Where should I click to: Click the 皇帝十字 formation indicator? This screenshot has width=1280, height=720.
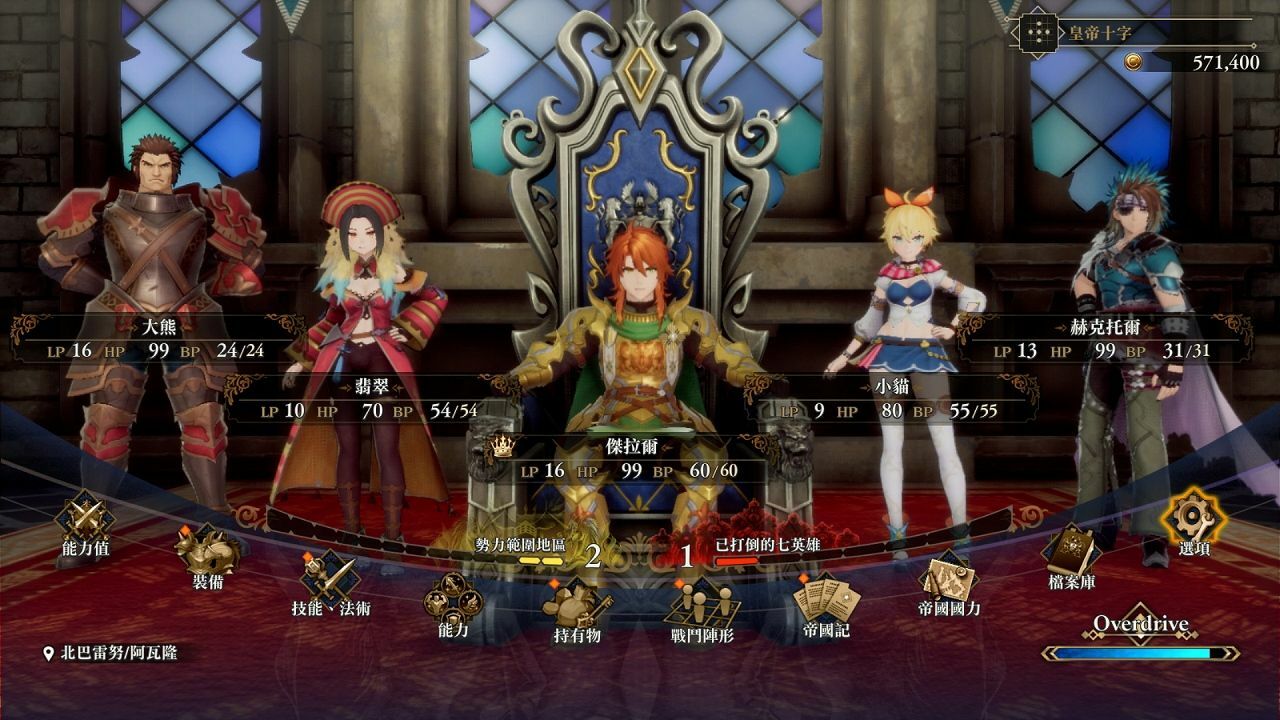(x=1134, y=33)
